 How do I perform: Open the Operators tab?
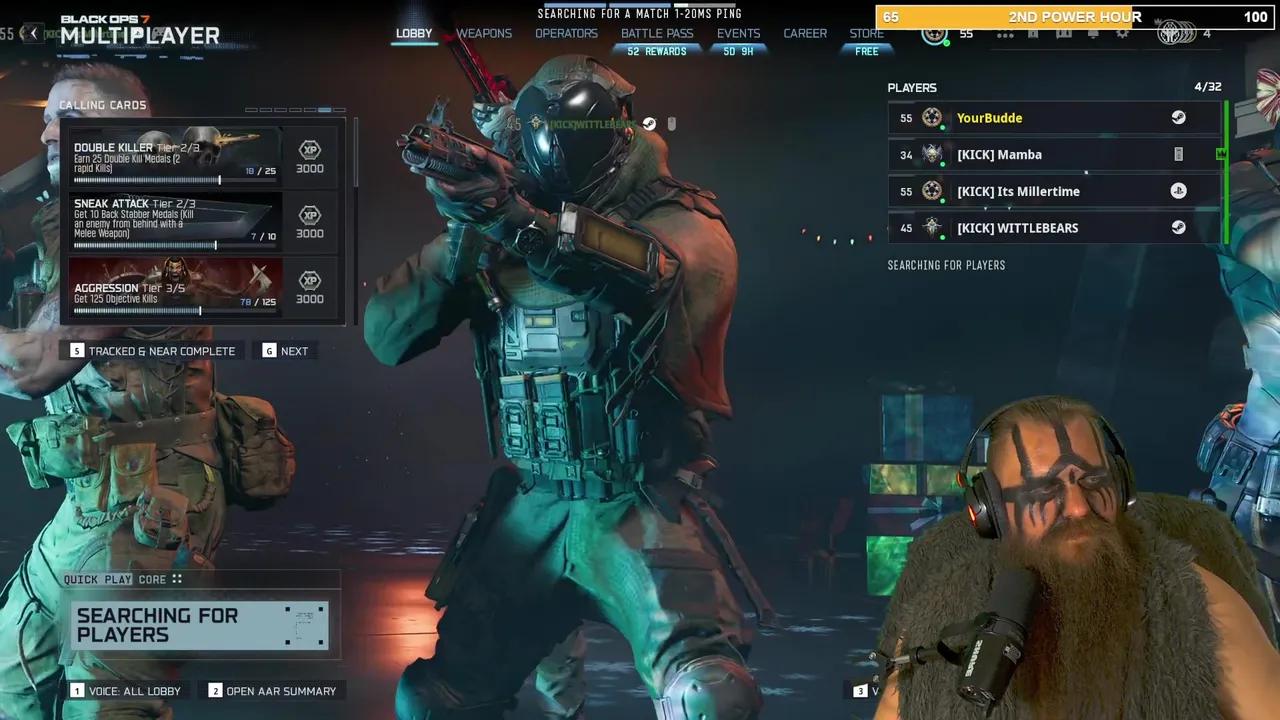[x=566, y=33]
